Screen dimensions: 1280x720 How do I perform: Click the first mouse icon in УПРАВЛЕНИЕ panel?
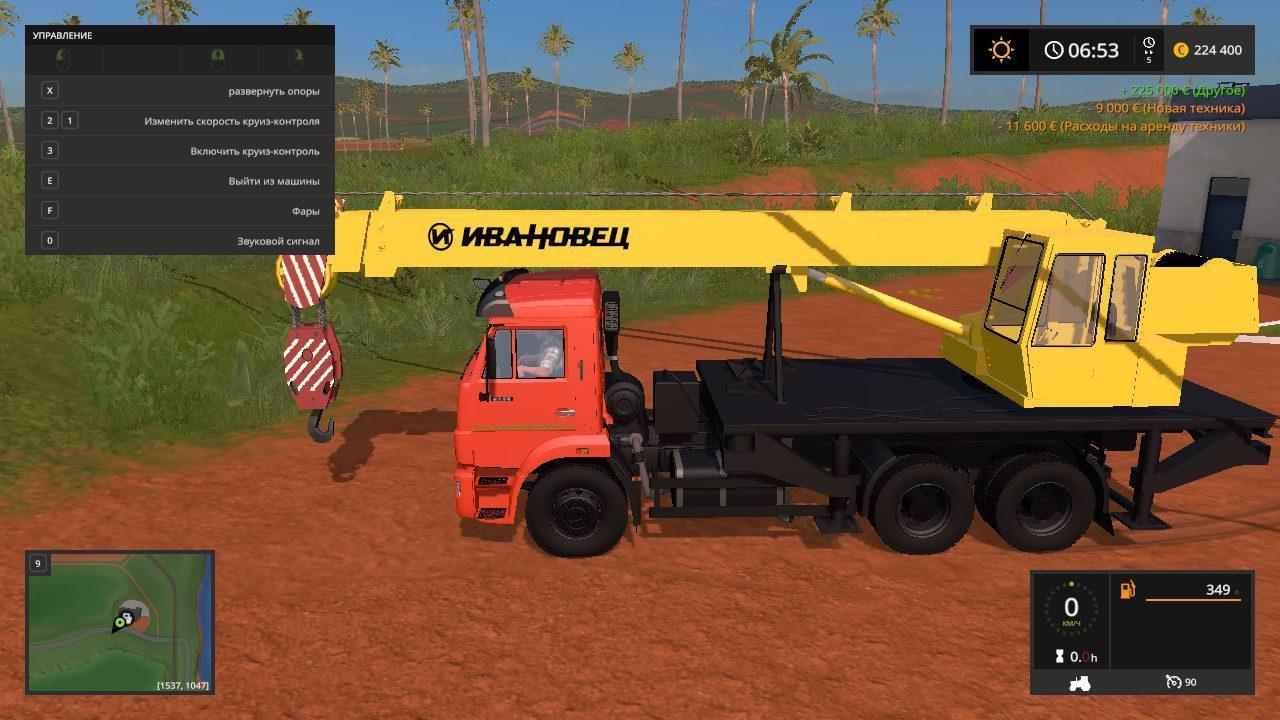62,57
